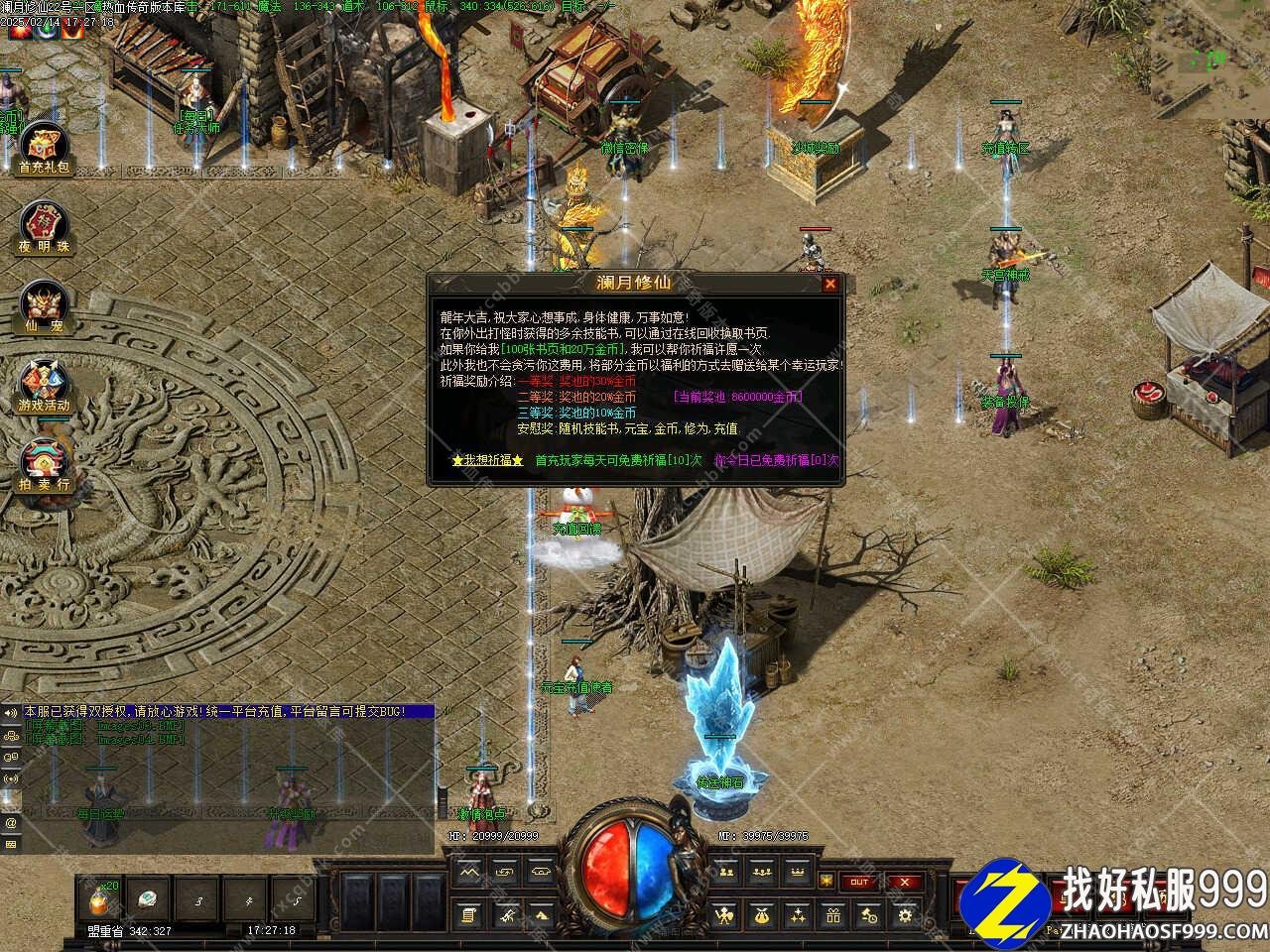Open the 仙宠 pet menu
The image size is (1270, 952).
[44, 306]
